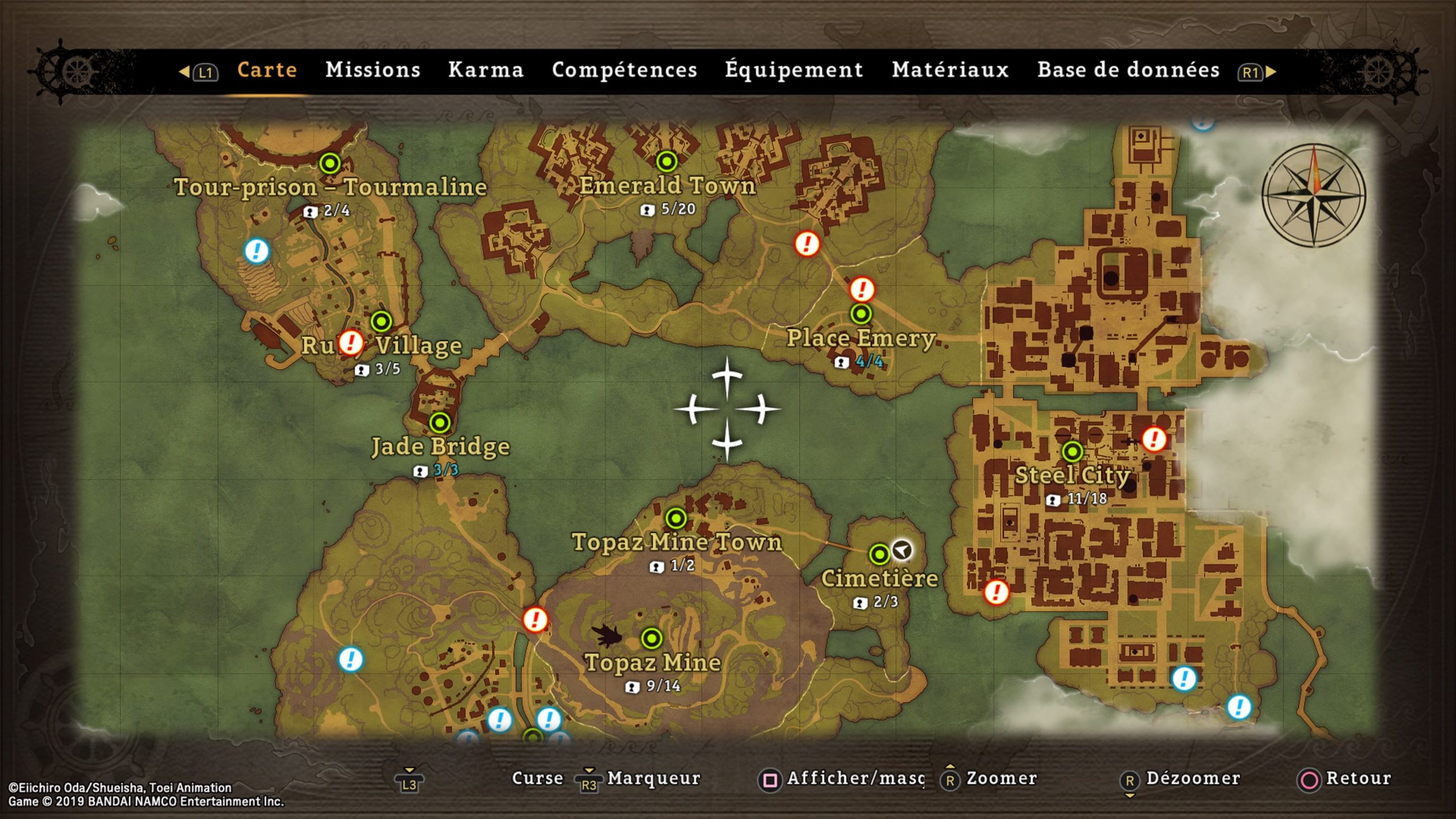Click the Tour-prison Tourmaline travel marker

pyautogui.click(x=330, y=164)
